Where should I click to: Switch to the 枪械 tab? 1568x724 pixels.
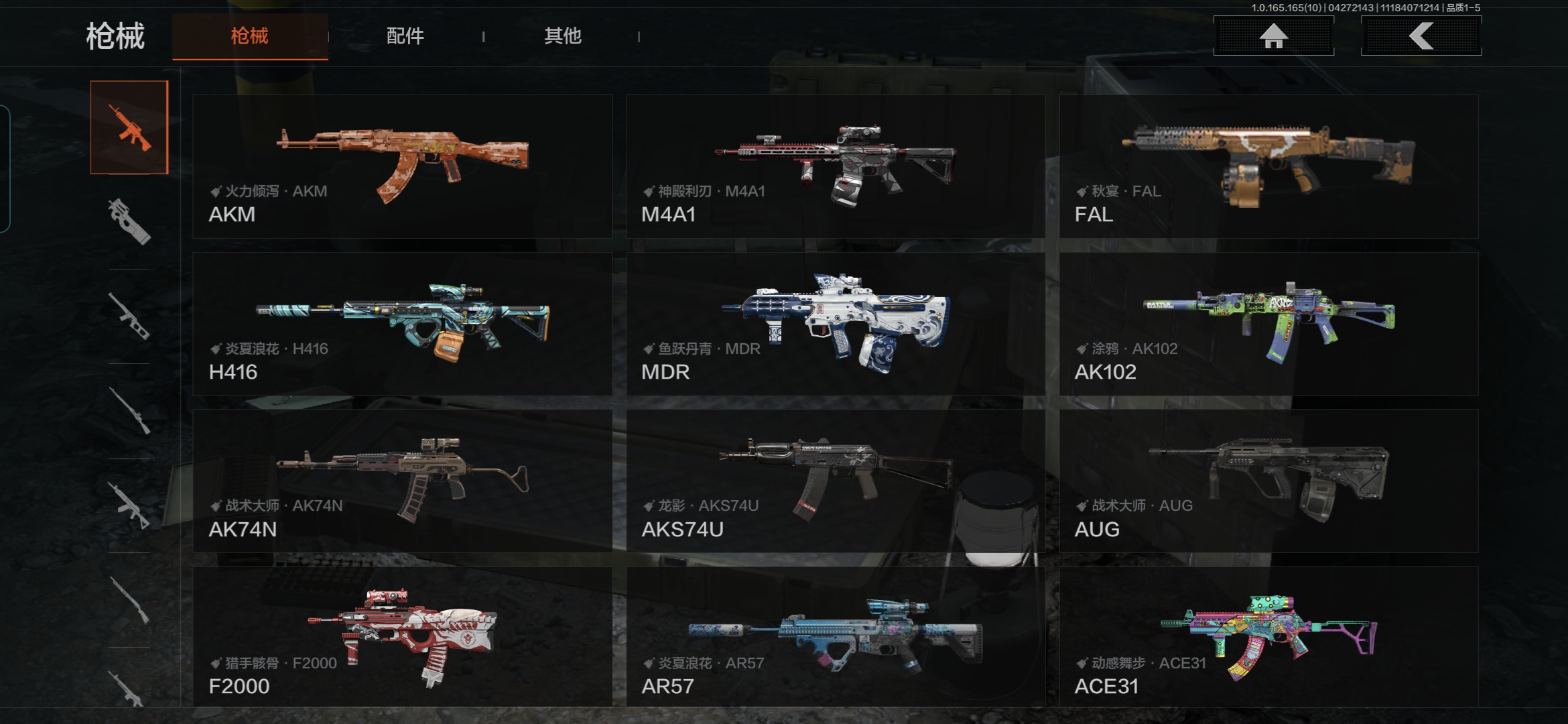point(250,36)
